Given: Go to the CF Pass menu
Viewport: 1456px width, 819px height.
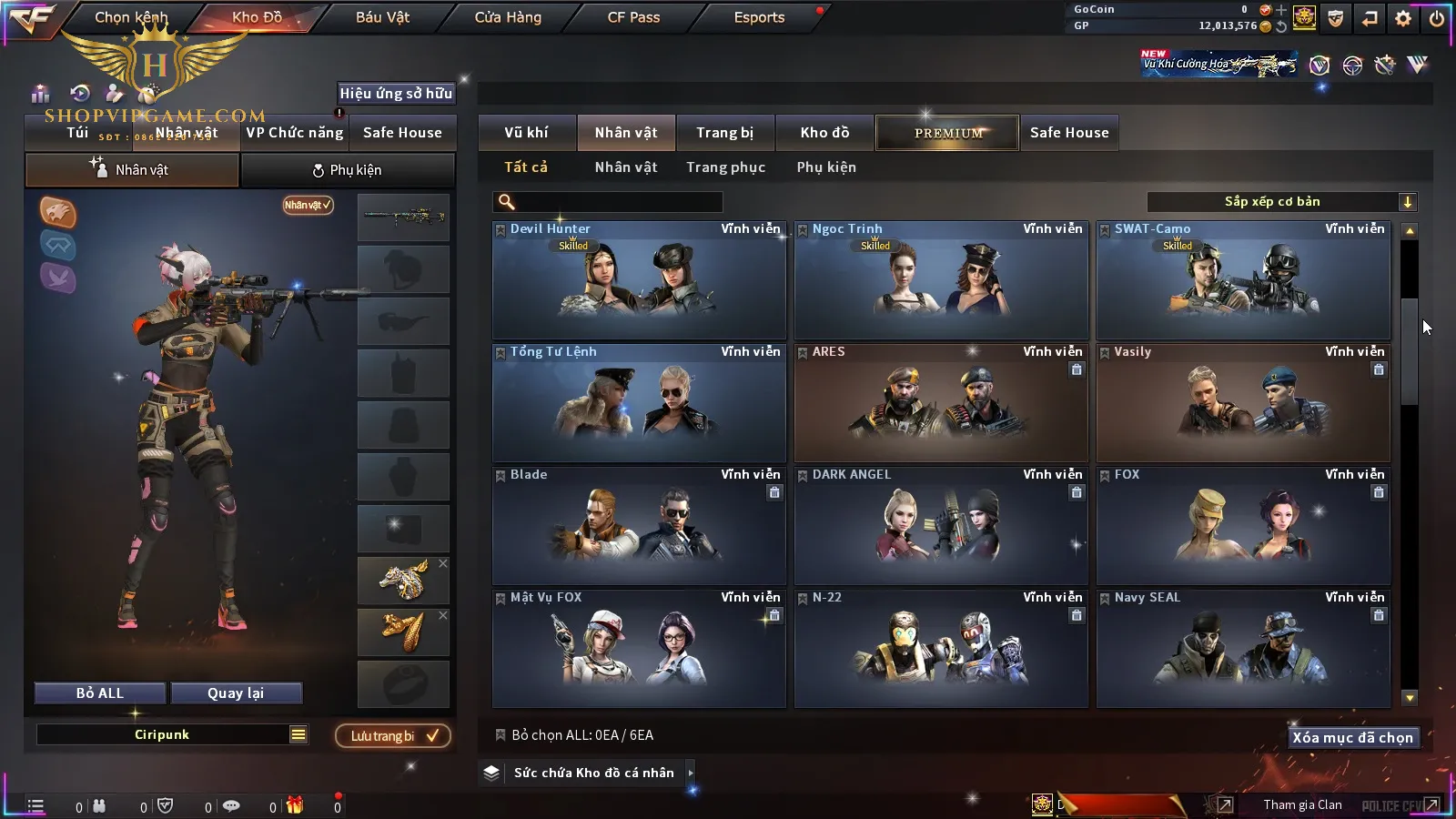Looking at the screenshot, I should 633,17.
